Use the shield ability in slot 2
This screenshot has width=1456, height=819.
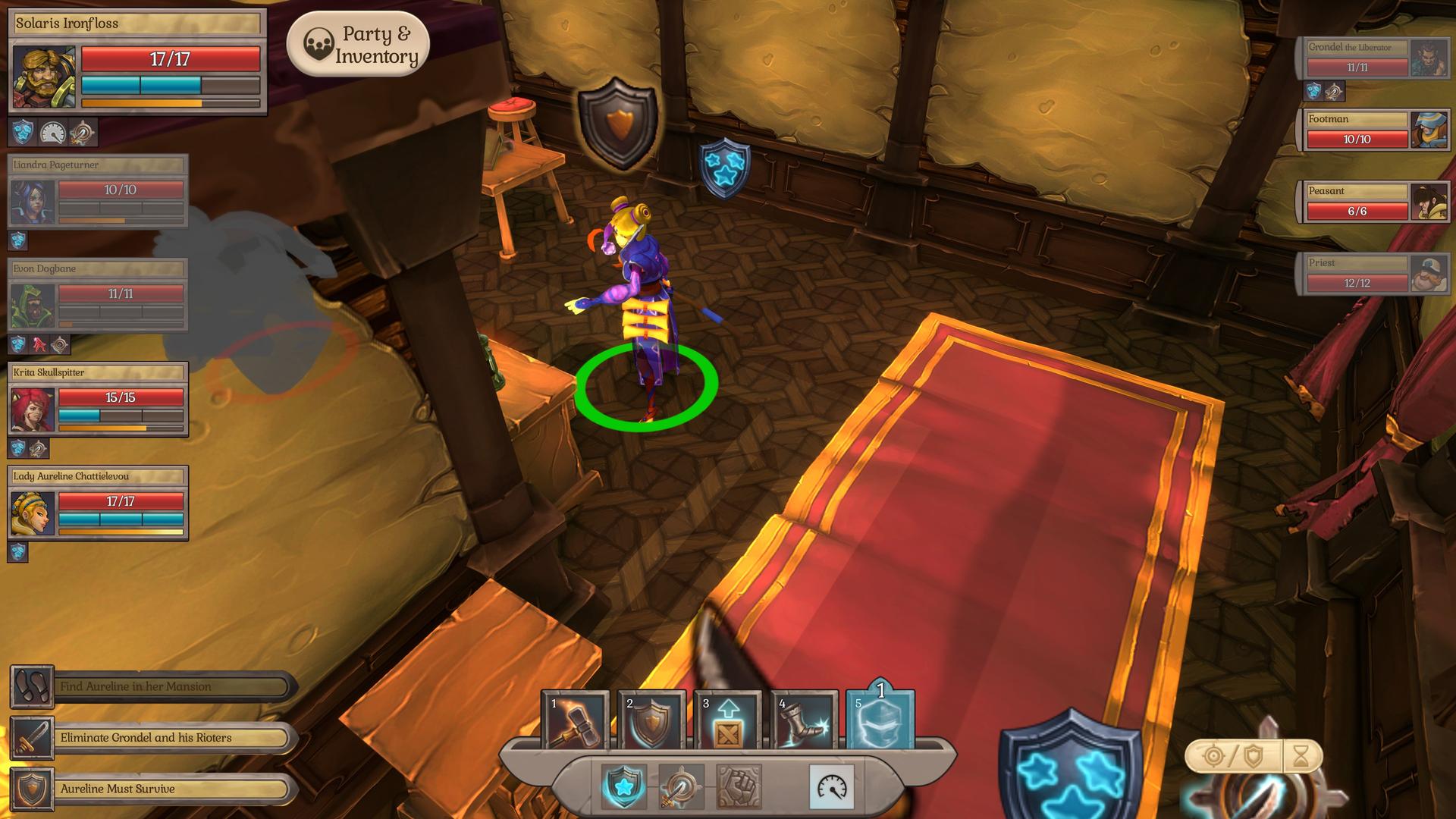pyautogui.click(x=652, y=721)
